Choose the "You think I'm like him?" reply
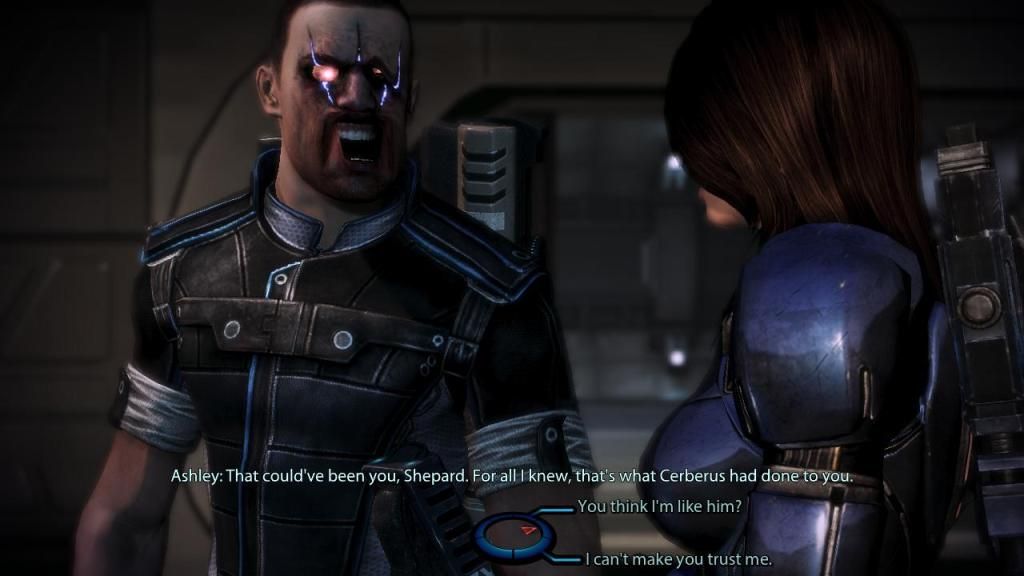 coord(659,507)
